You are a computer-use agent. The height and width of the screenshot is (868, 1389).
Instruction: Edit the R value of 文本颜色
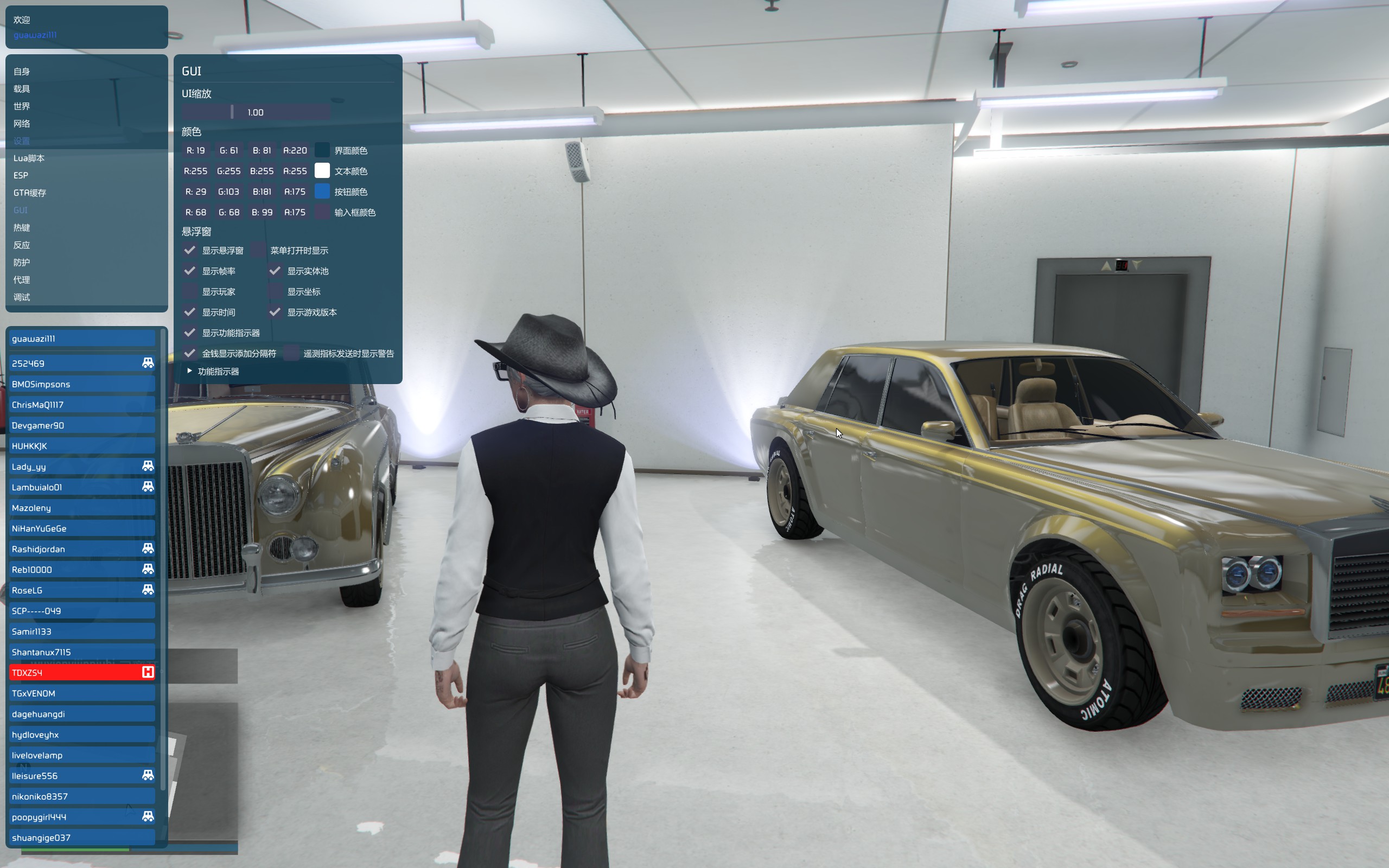pos(196,171)
